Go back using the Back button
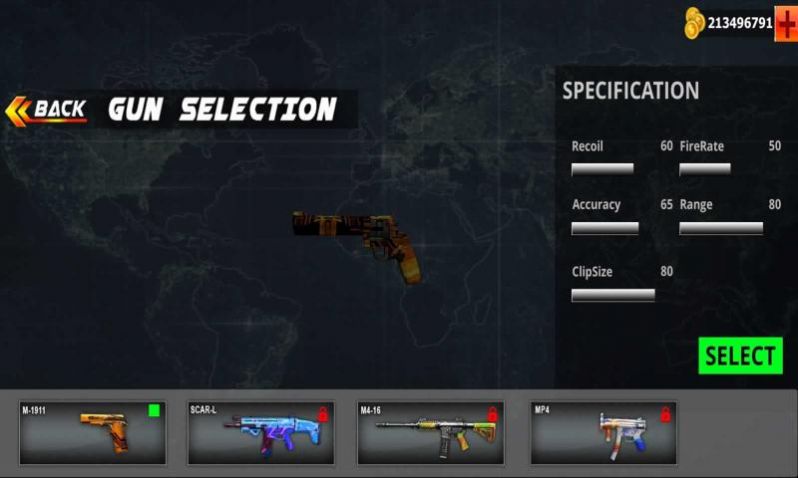Viewport: 798px width, 478px height. 47,109
